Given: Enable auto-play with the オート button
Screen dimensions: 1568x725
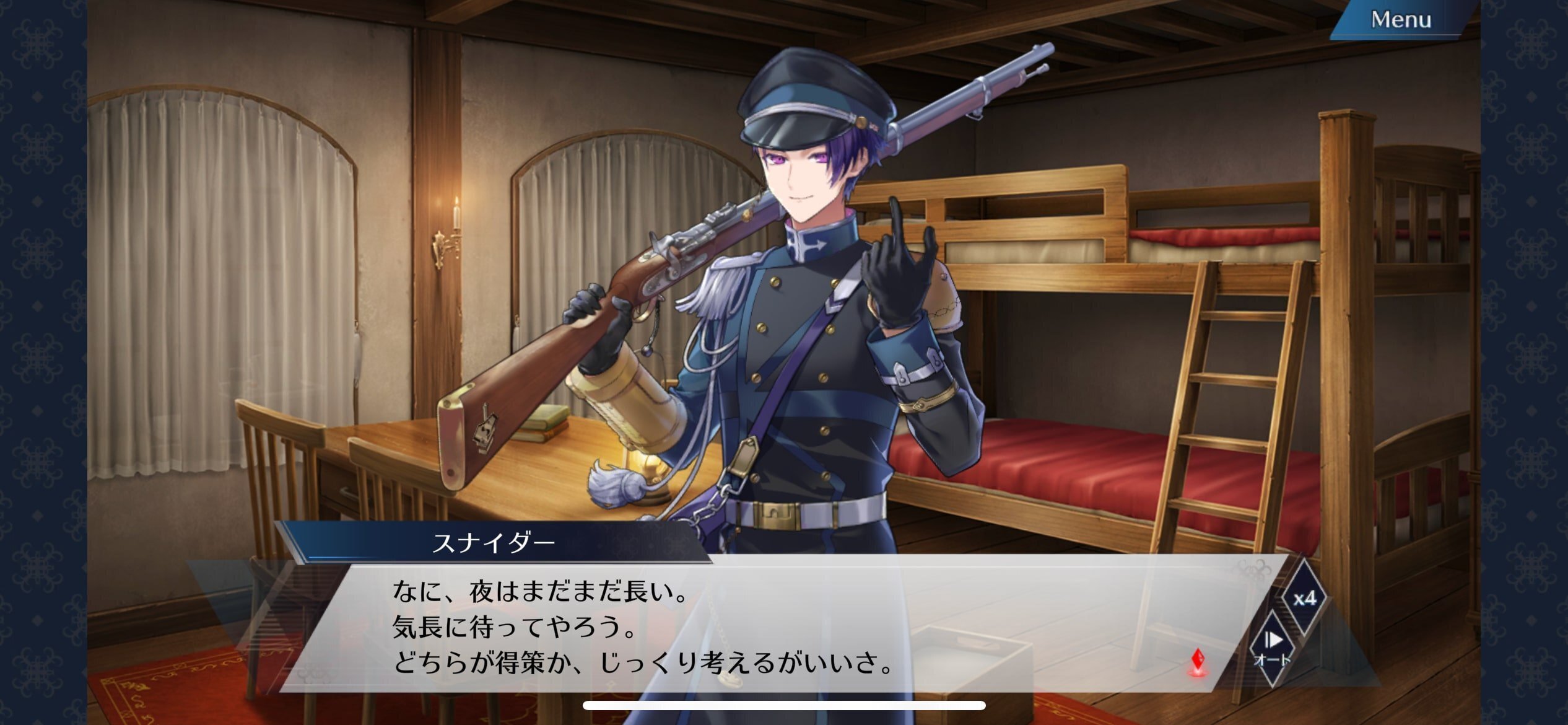Looking at the screenshot, I should click(x=1272, y=647).
